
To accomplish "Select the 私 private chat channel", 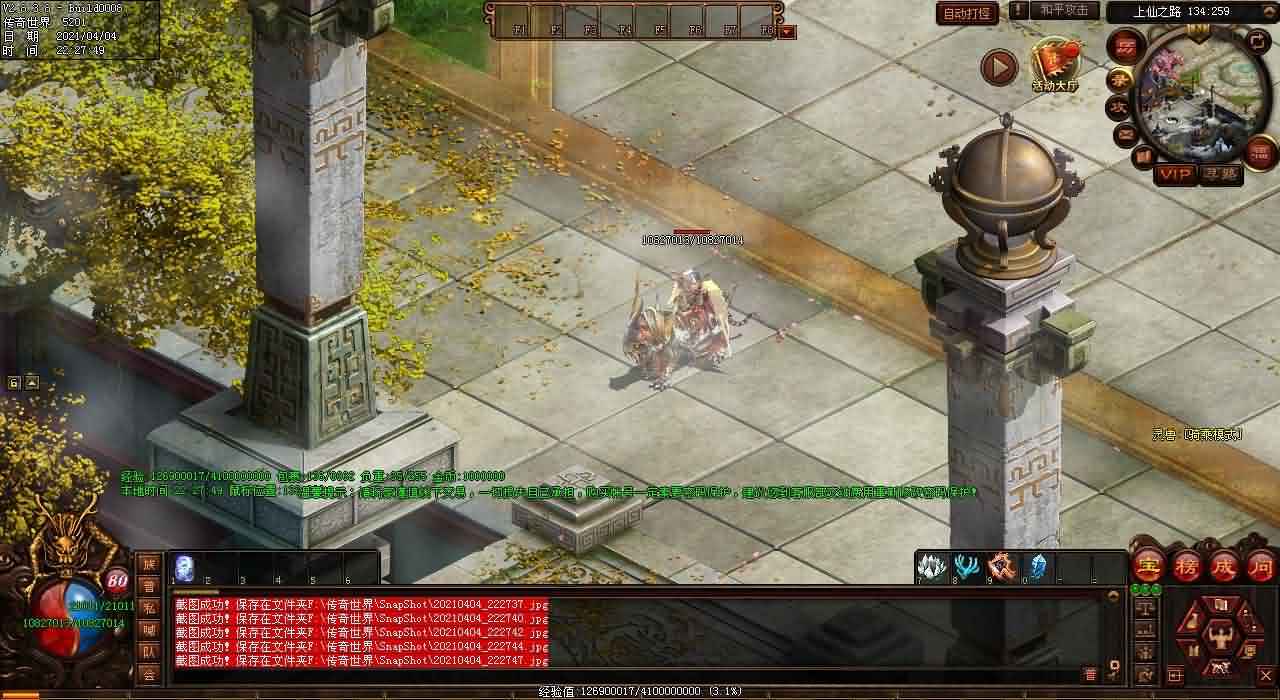I will pos(149,608).
